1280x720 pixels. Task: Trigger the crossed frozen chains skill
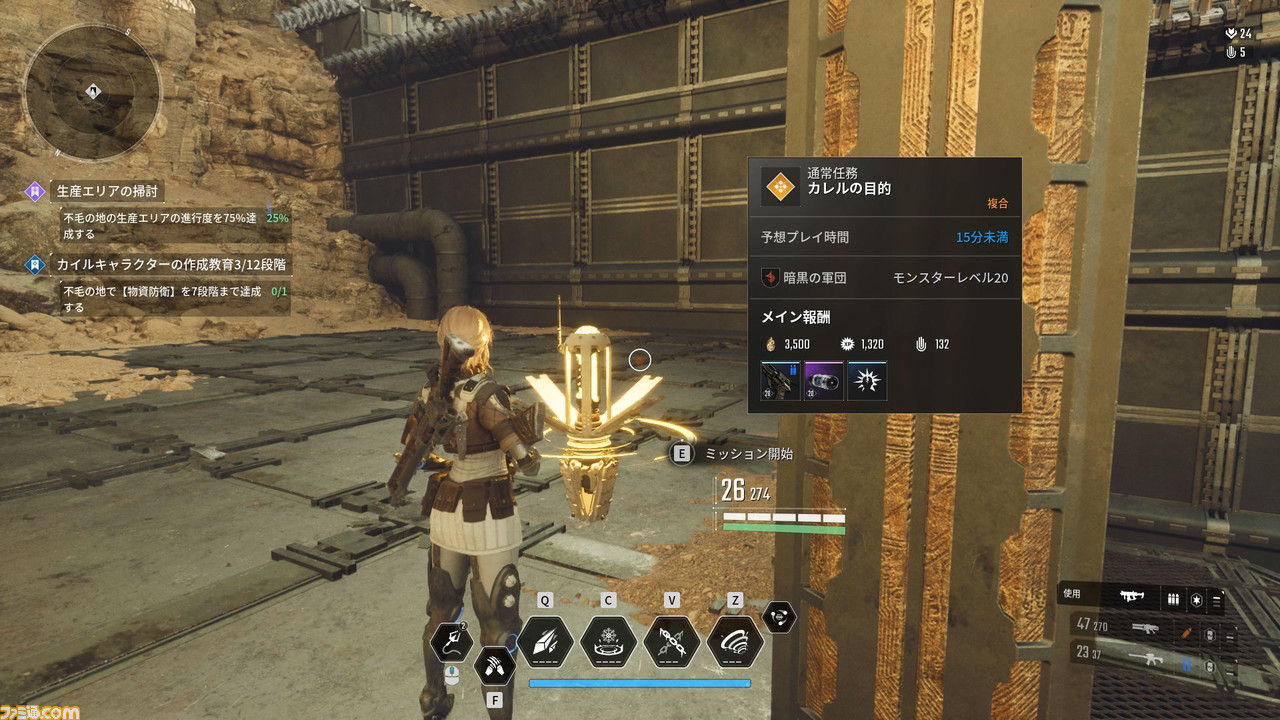tap(671, 641)
